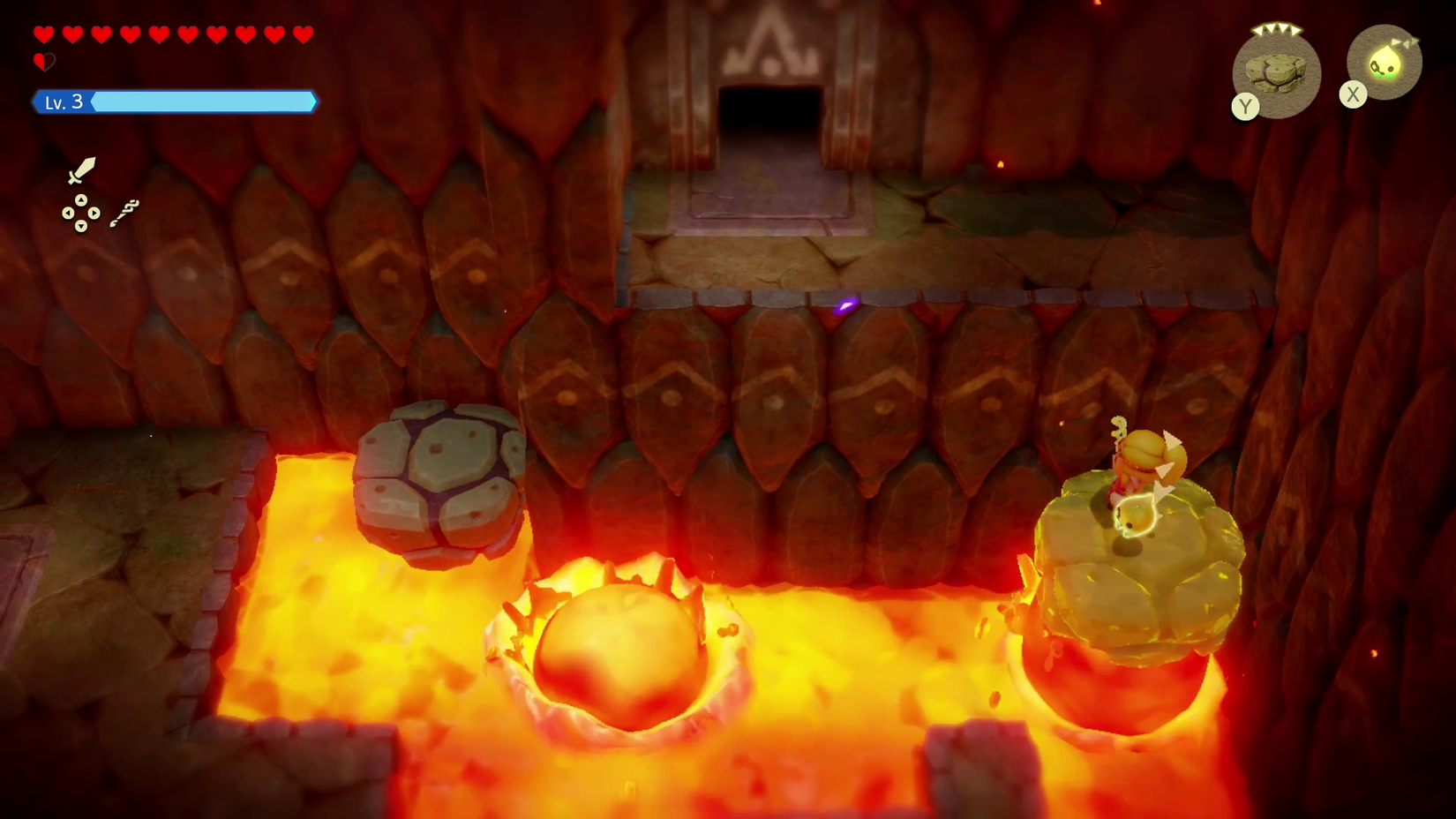This screenshot has width=1456, height=819.
Task: Click the last heart in the top row
Action: [303, 34]
